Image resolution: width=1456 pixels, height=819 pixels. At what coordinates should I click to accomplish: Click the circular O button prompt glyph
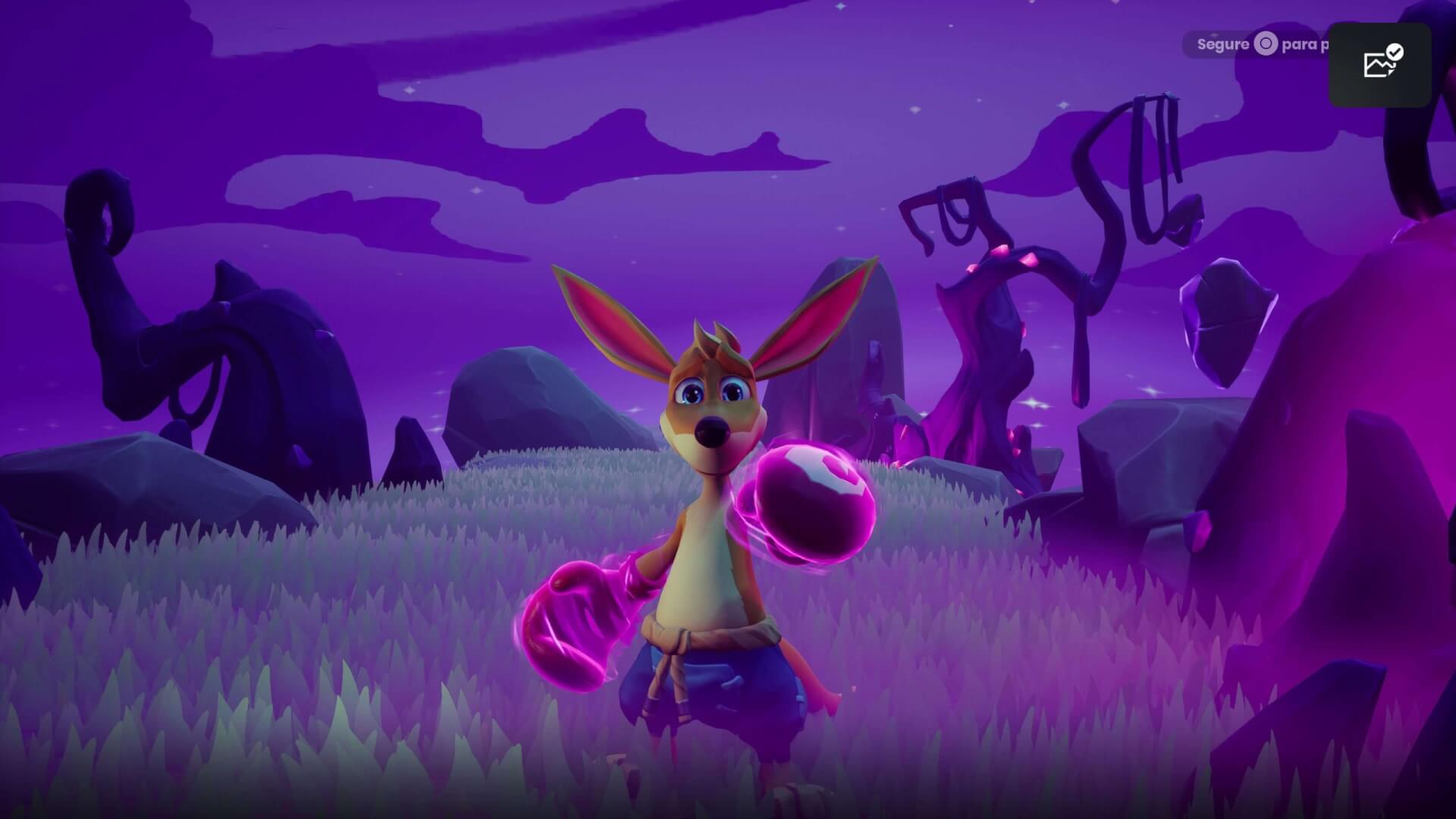click(1265, 44)
